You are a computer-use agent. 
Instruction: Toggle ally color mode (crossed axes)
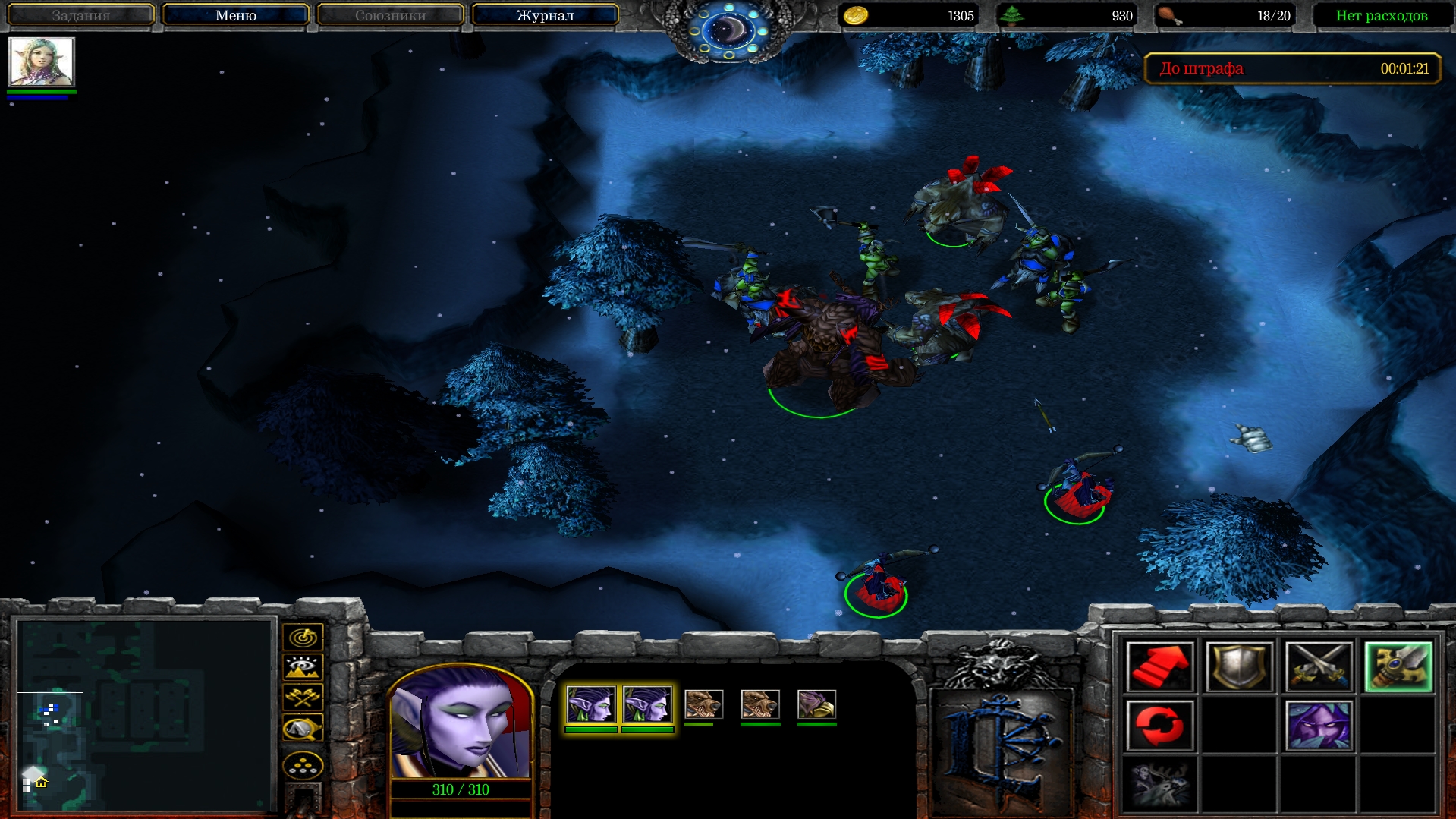coord(303,697)
